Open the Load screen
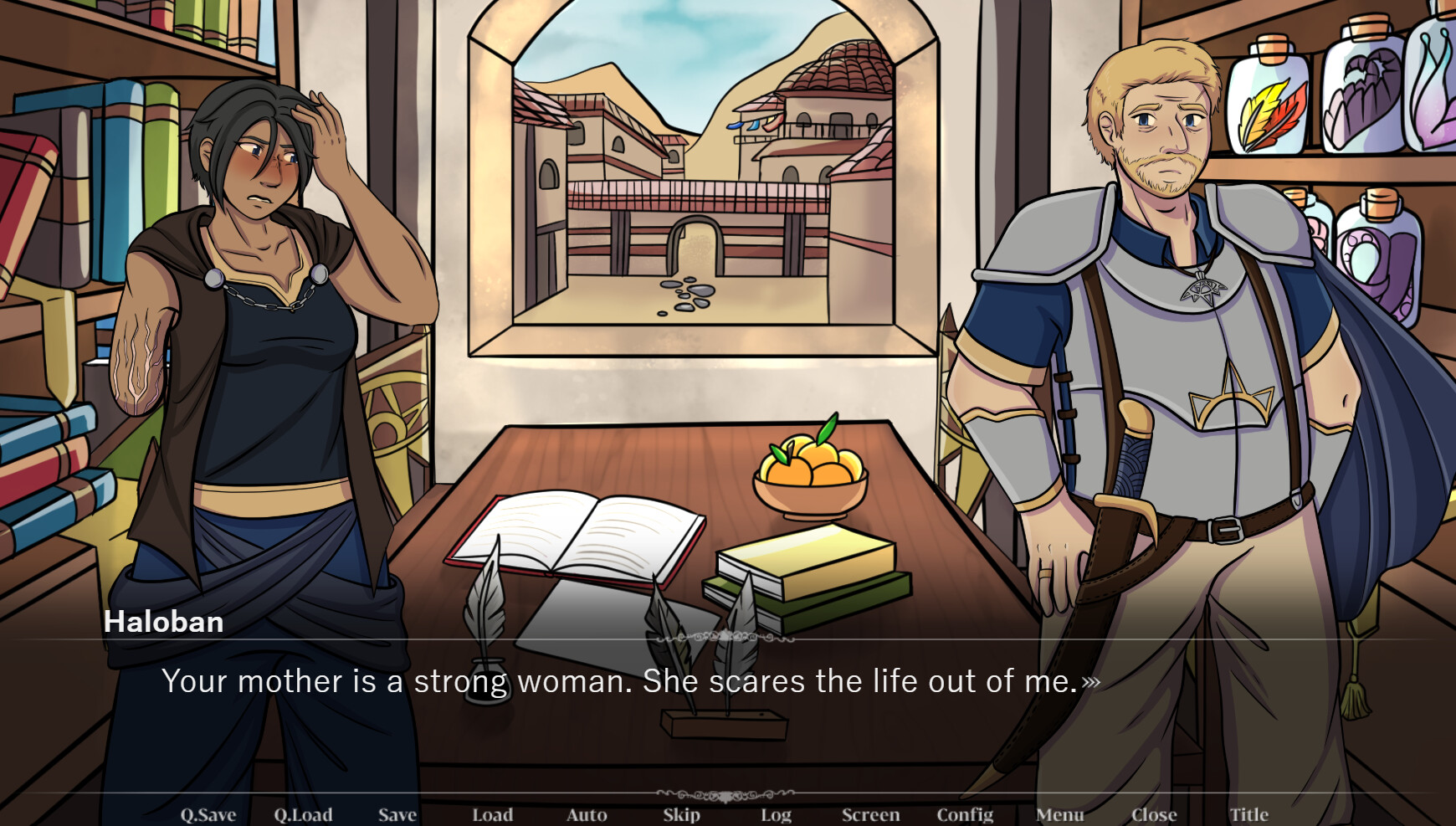 492,814
